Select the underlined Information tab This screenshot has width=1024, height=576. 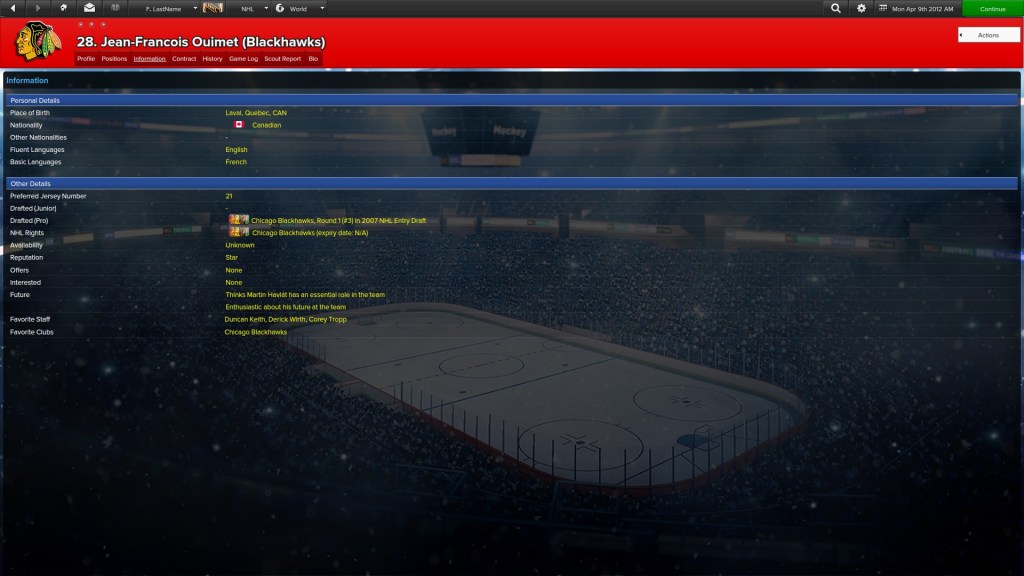coord(150,59)
